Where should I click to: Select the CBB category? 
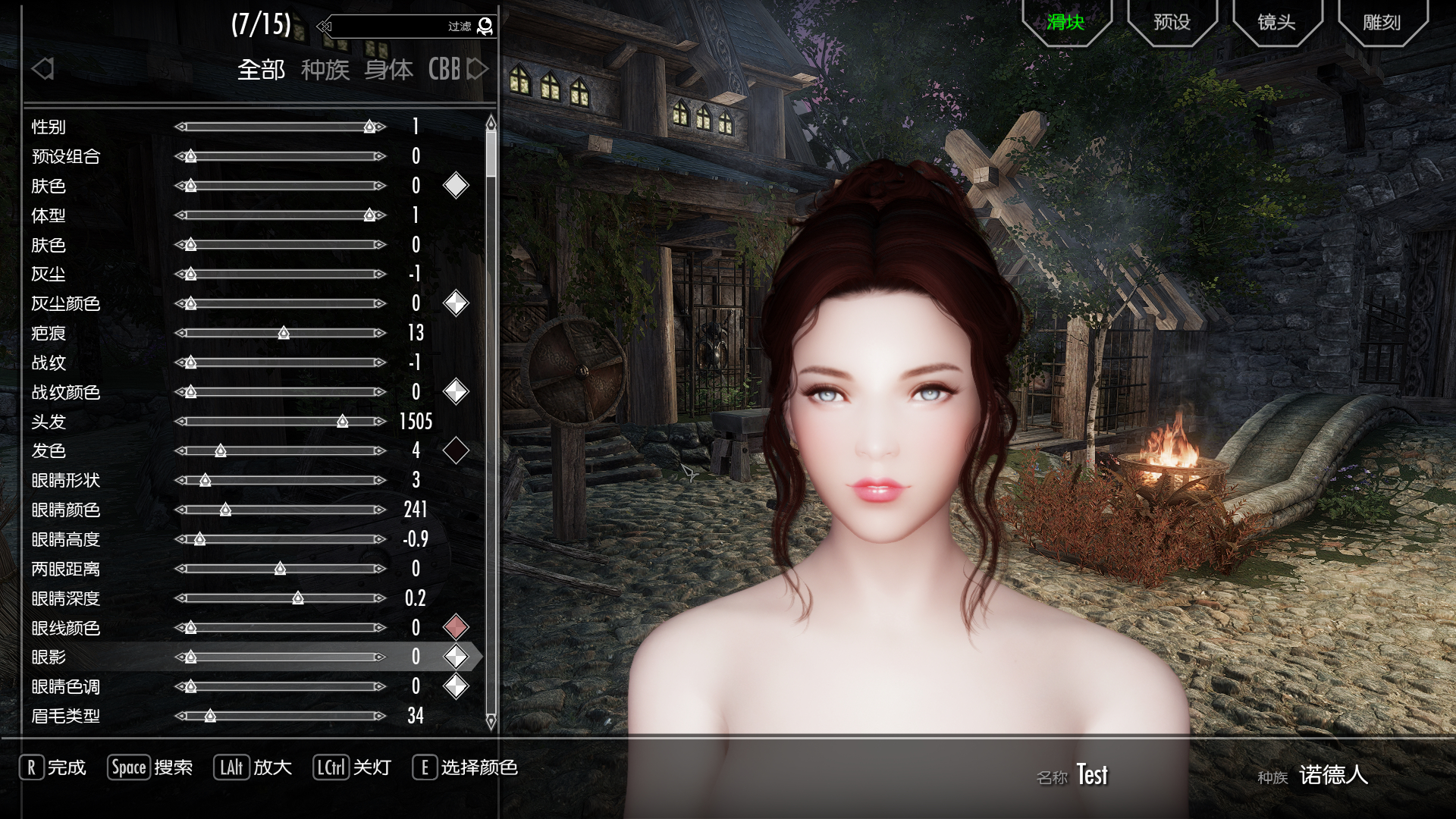444,70
